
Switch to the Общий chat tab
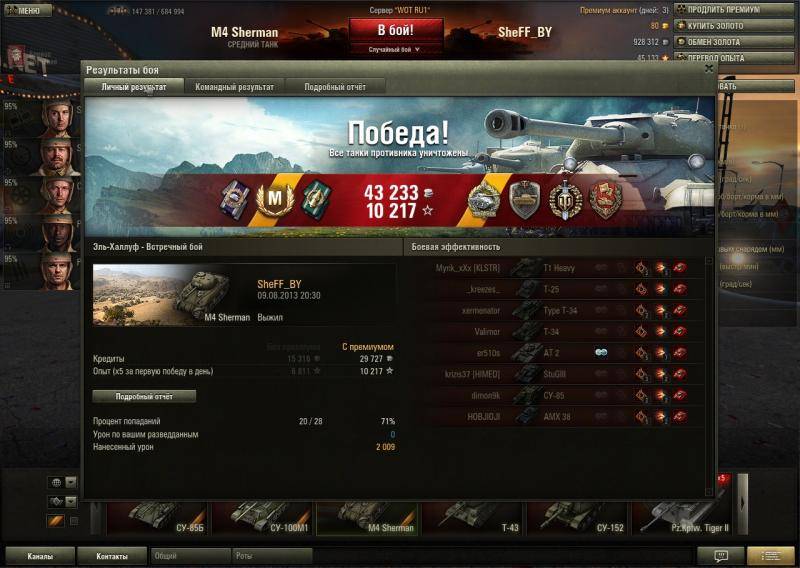(x=190, y=556)
